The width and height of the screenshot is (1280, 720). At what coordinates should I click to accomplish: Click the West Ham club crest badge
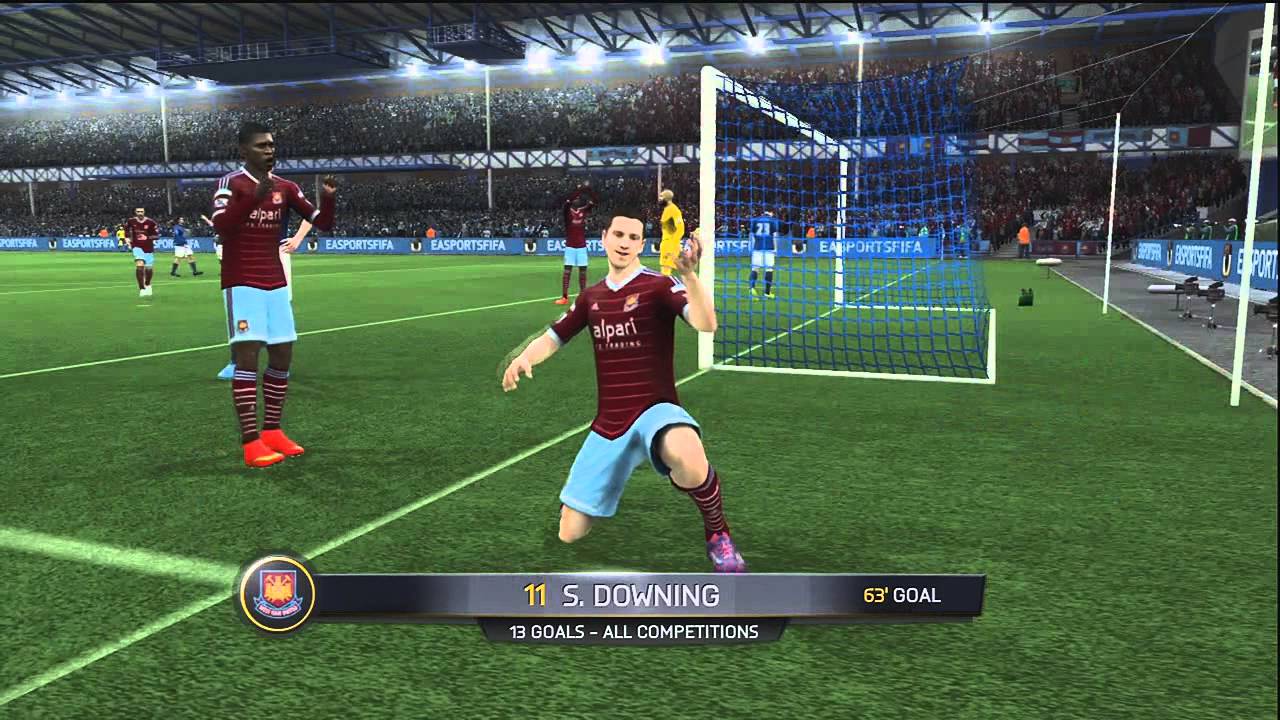tap(277, 594)
